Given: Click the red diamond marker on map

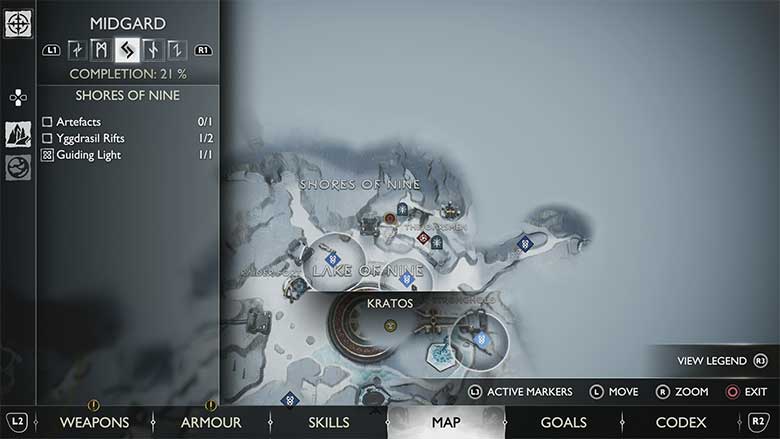Looking at the screenshot, I should coord(424,238).
